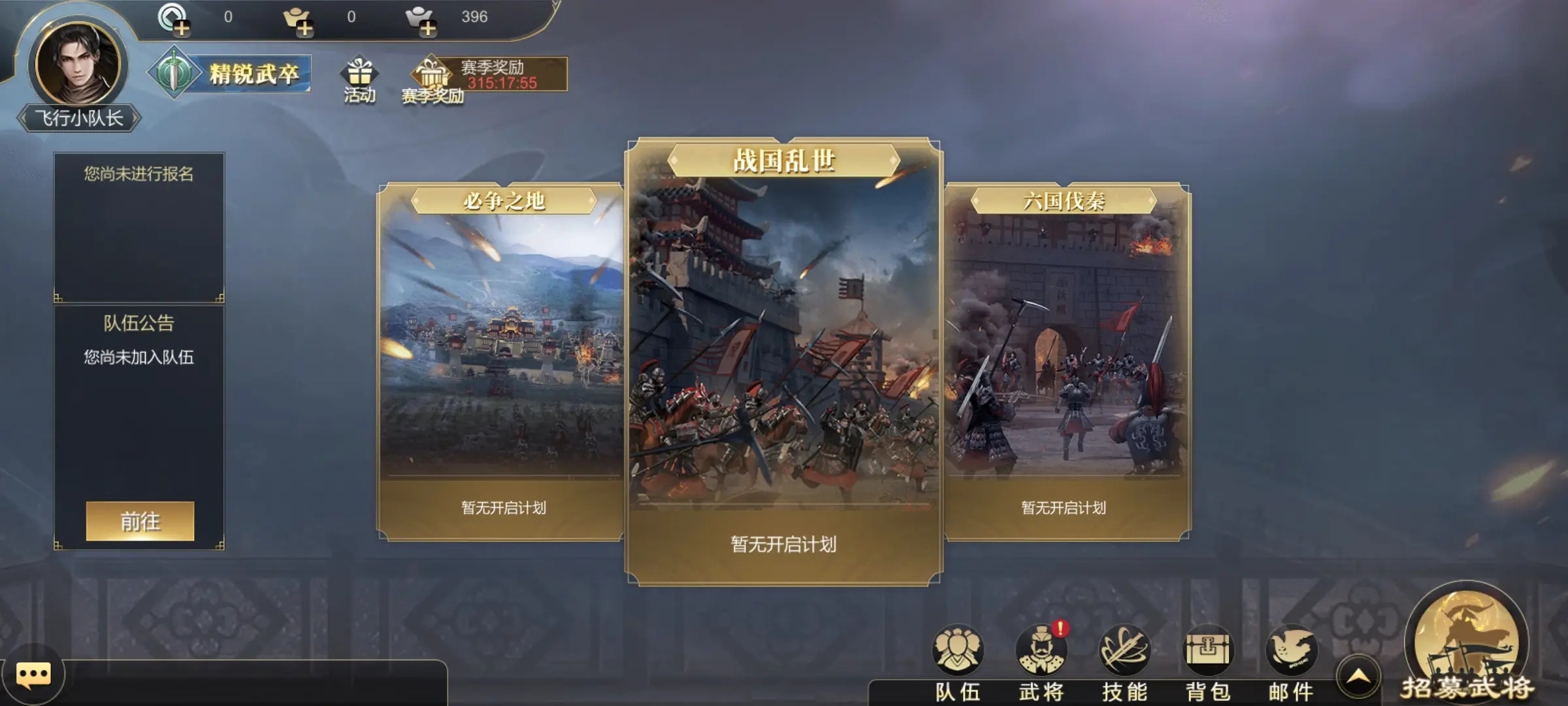Collapse the bottom menu with the arrow button
Screen dimensions: 1568x706
click(1358, 677)
